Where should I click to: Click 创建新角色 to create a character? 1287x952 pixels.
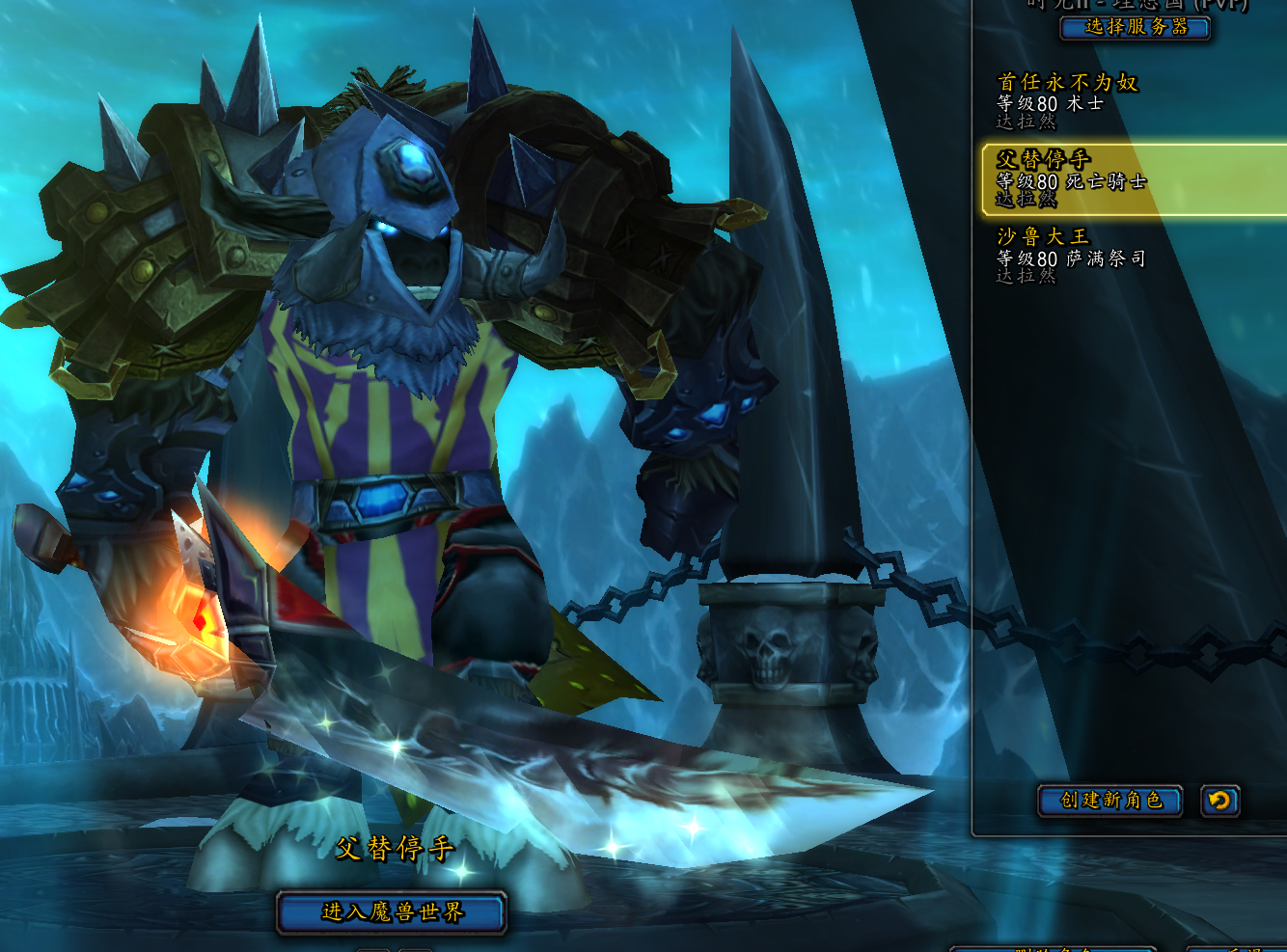pos(1109,801)
